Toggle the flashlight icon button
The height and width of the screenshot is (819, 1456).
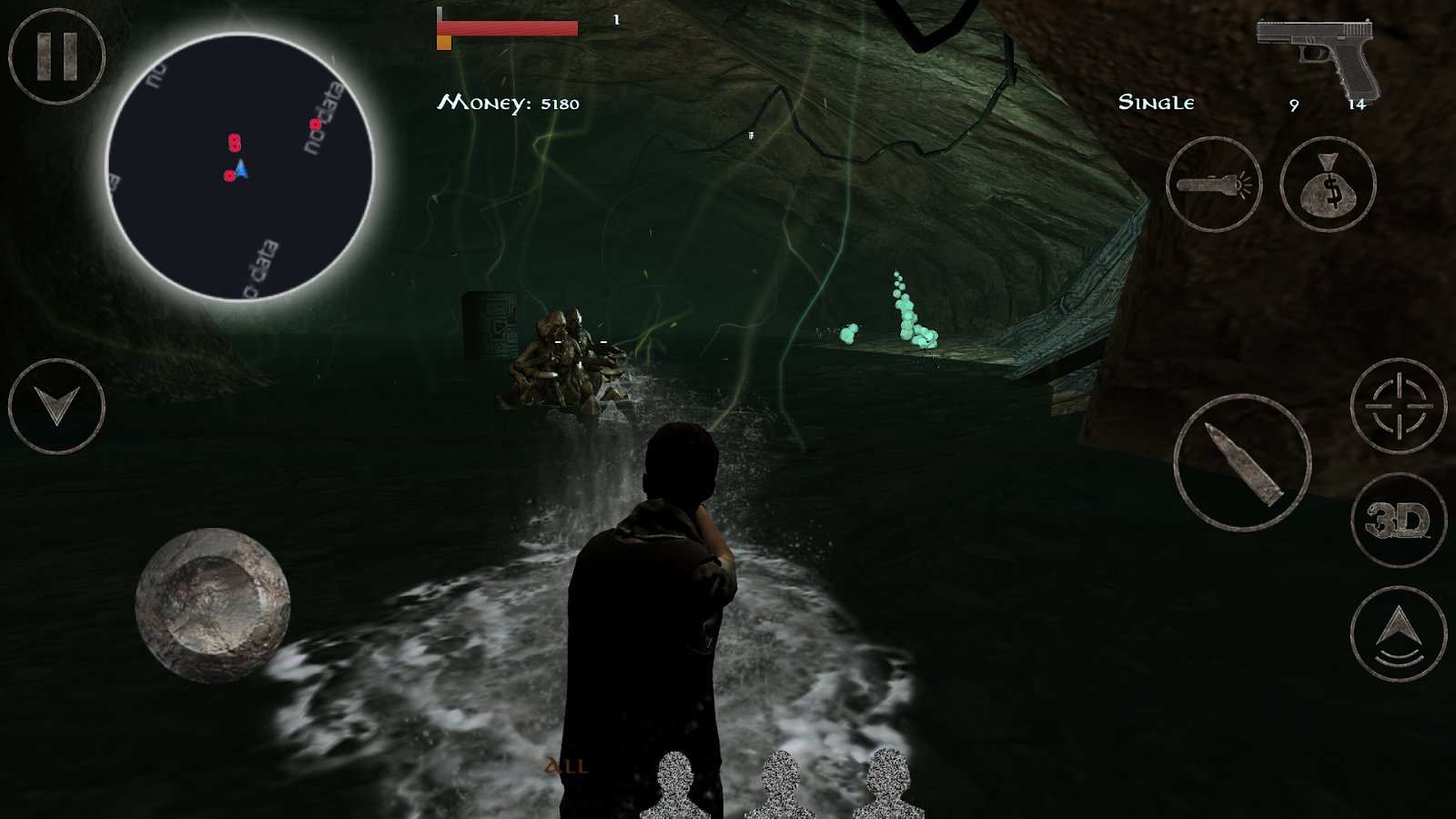point(1214,185)
